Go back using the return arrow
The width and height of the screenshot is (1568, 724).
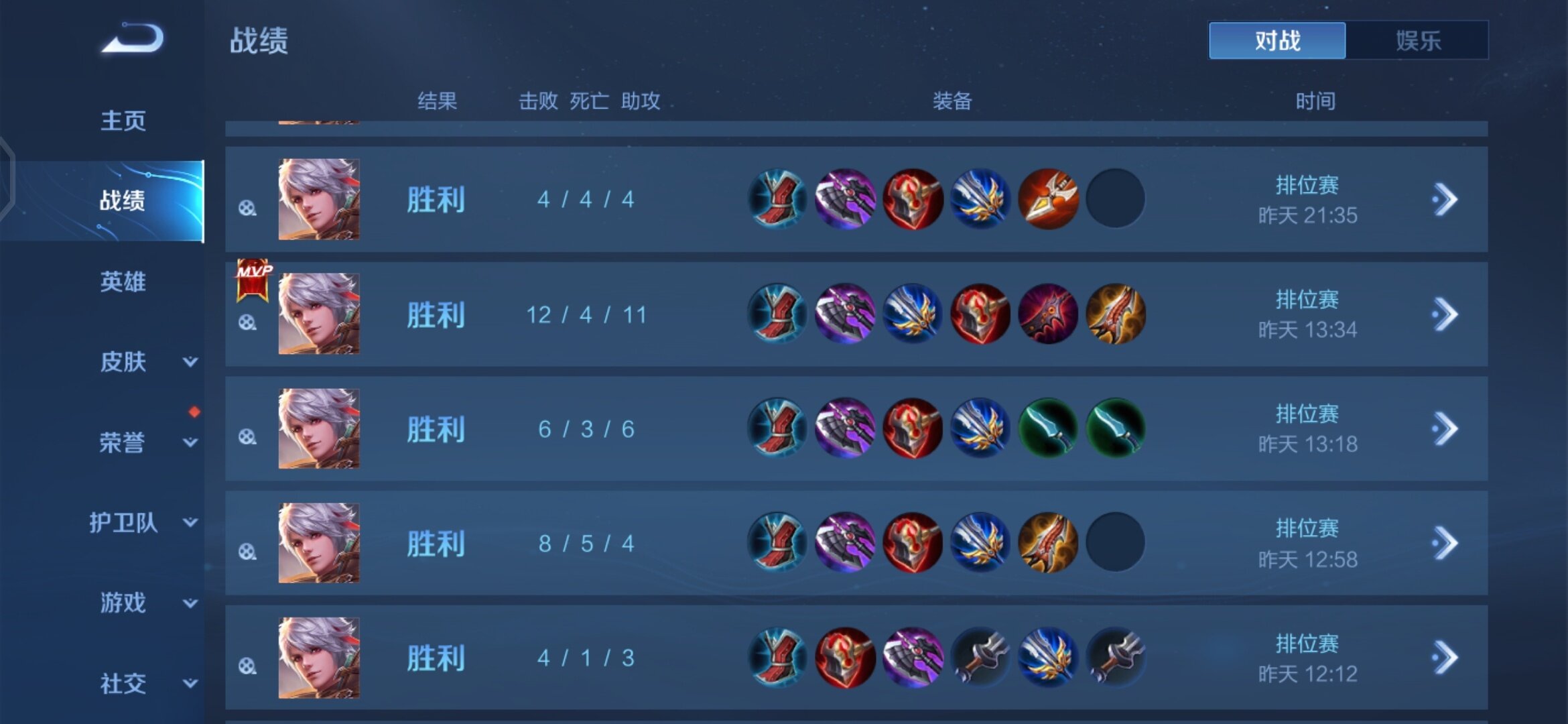(x=133, y=38)
